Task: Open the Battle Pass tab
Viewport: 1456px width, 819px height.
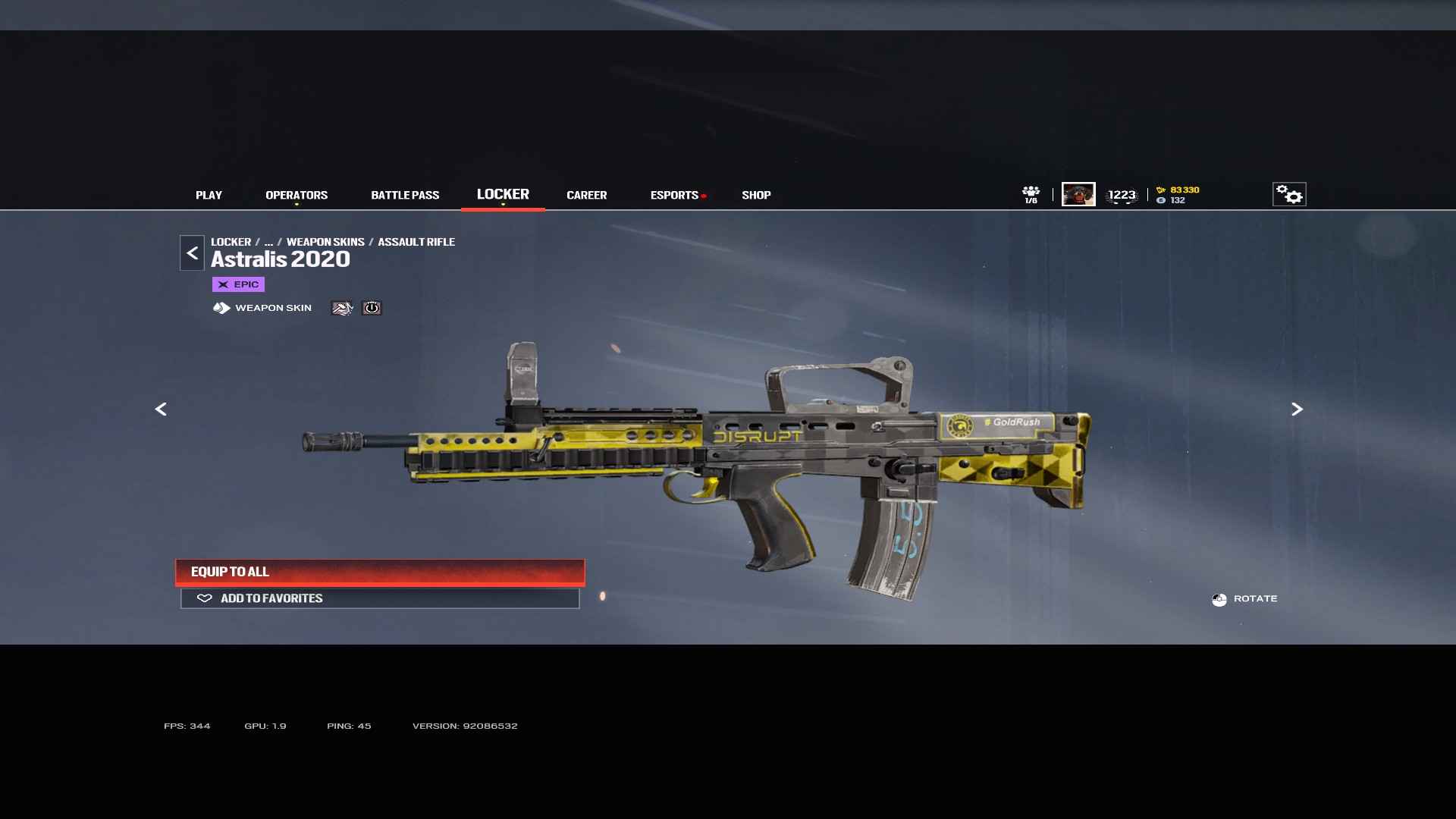Action: [x=405, y=195]
